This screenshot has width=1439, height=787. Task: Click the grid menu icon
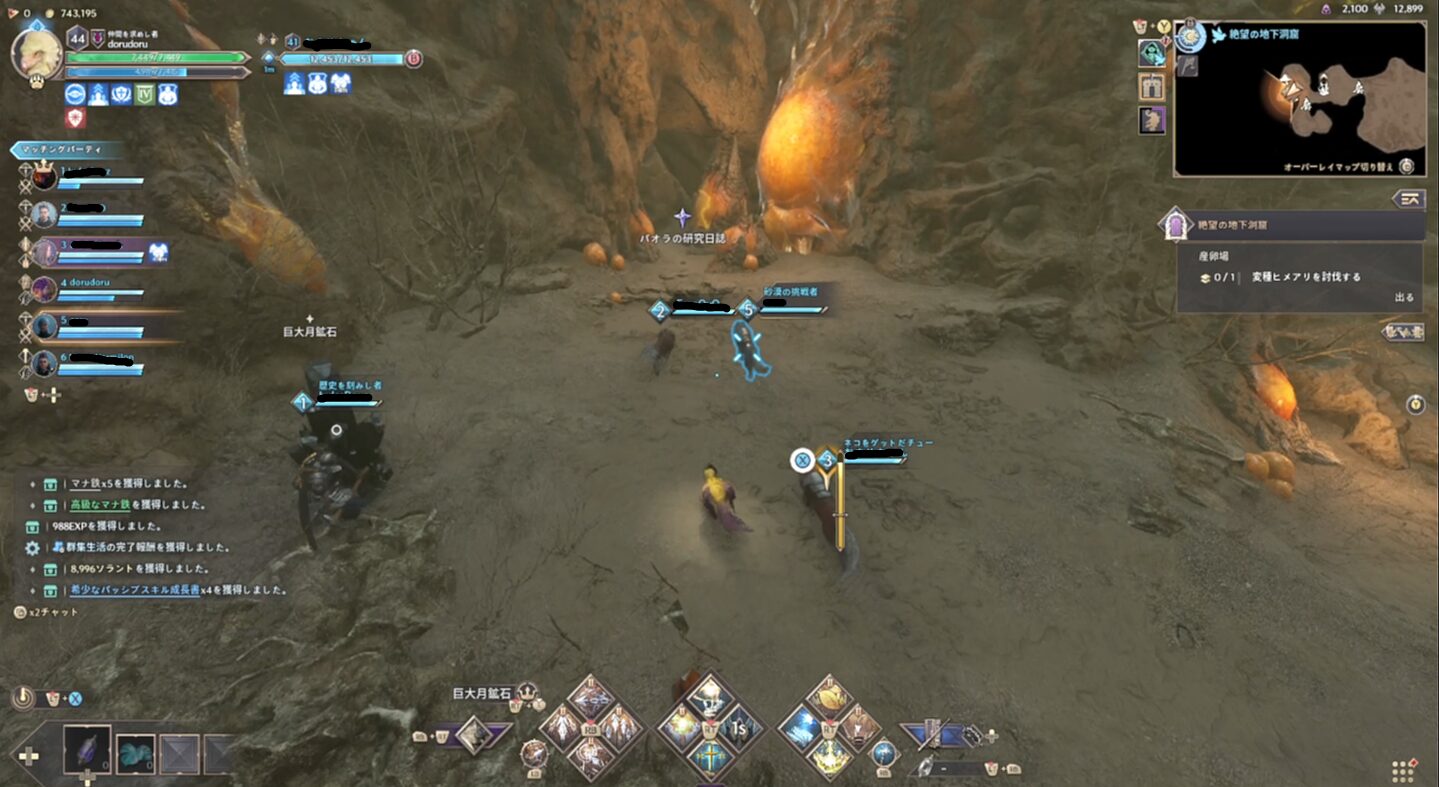(1404, 771)
